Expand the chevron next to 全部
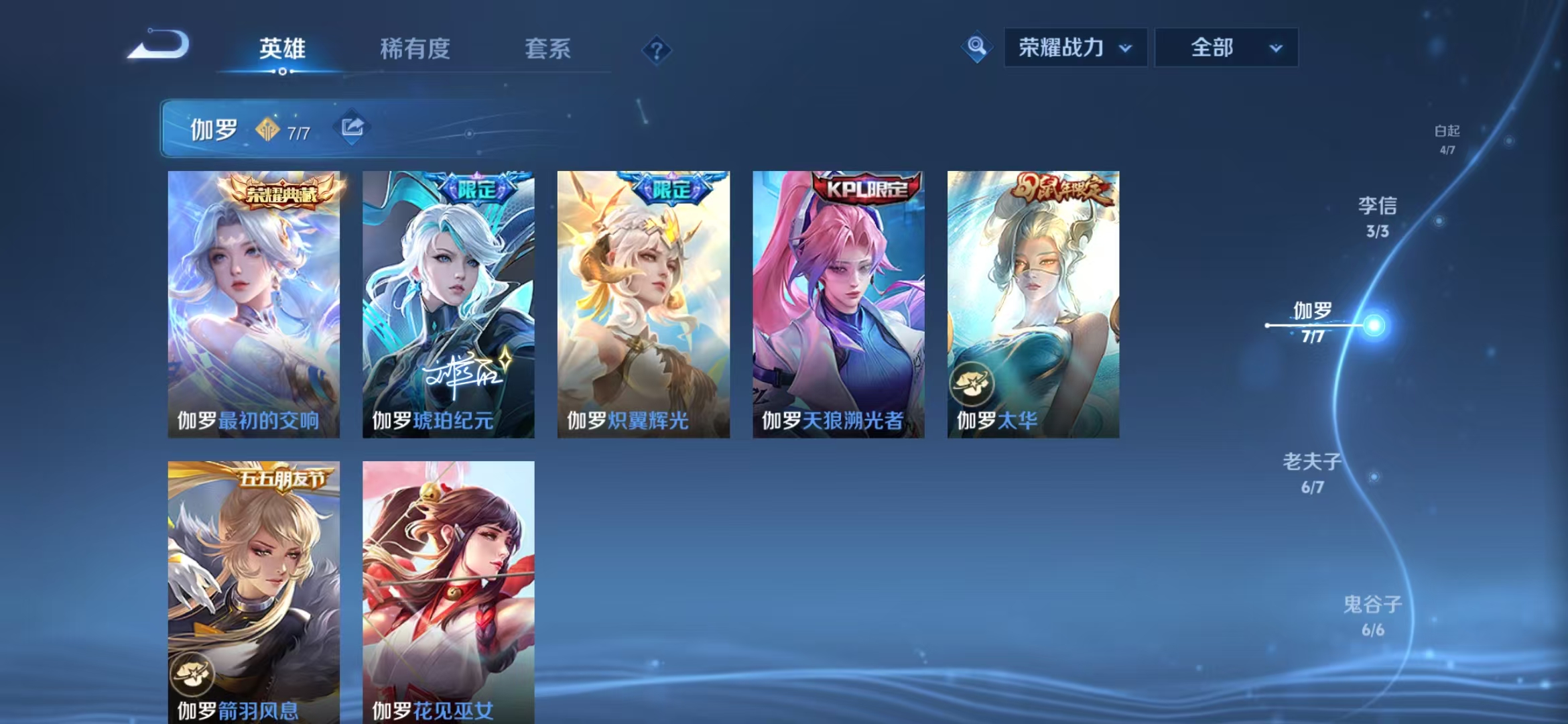This screenshot has width=1568, height=724. coord(1274,48)
